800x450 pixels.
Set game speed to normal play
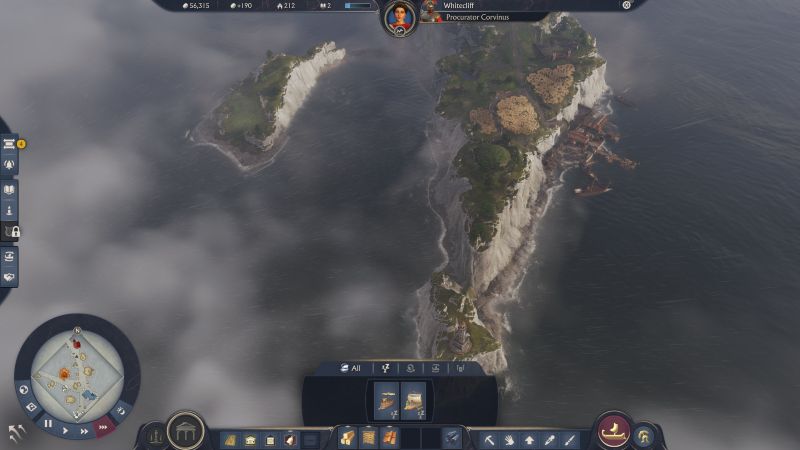[x=66, y=430]
